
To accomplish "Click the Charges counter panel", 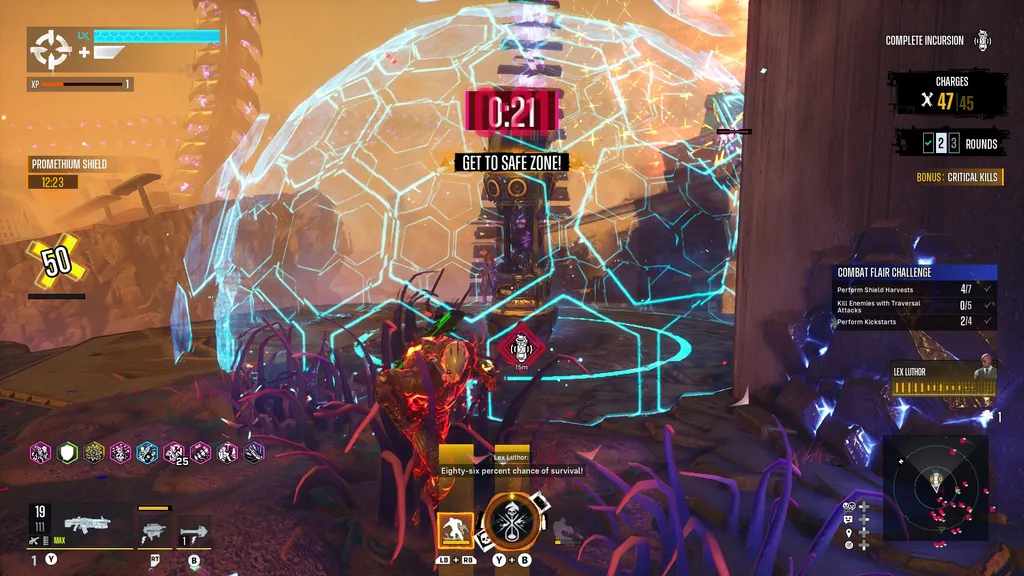I will click(x=949, y=94).
